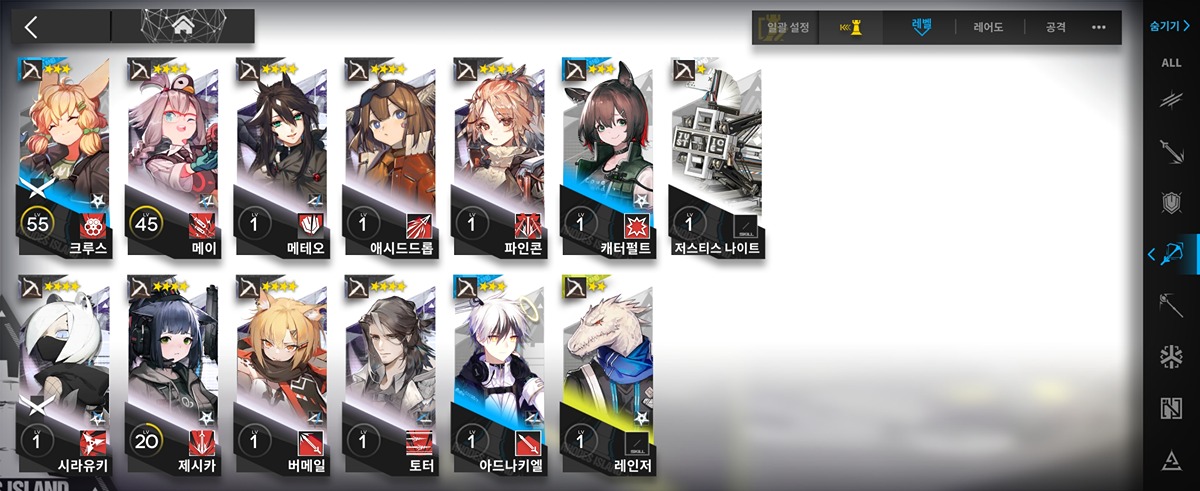
Task: Filter by the shield Defender class
Action: (1171, 202)
